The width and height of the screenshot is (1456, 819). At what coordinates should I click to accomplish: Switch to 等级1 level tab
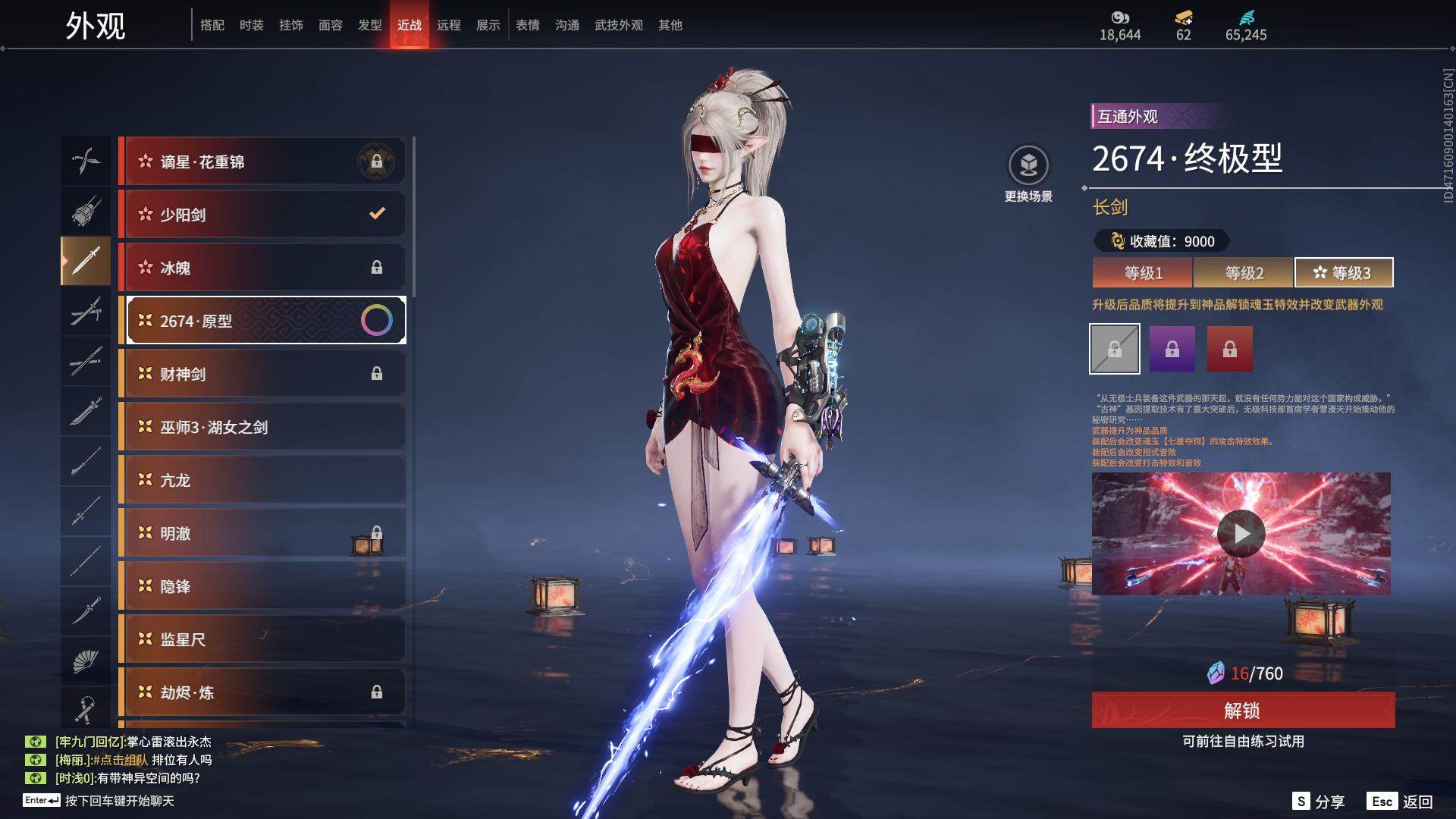pos(1143,273)
